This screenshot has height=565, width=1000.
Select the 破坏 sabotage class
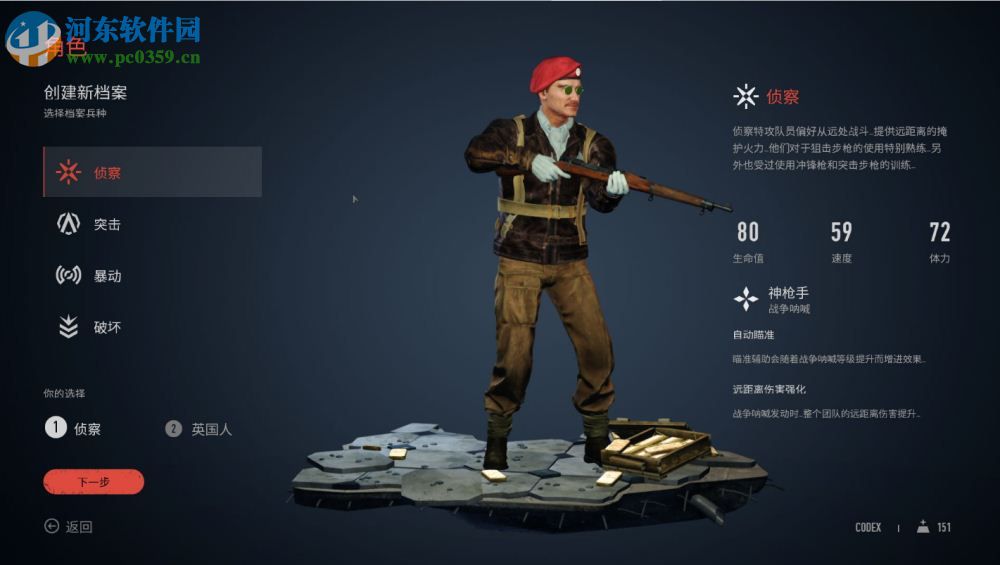[105, 327]
